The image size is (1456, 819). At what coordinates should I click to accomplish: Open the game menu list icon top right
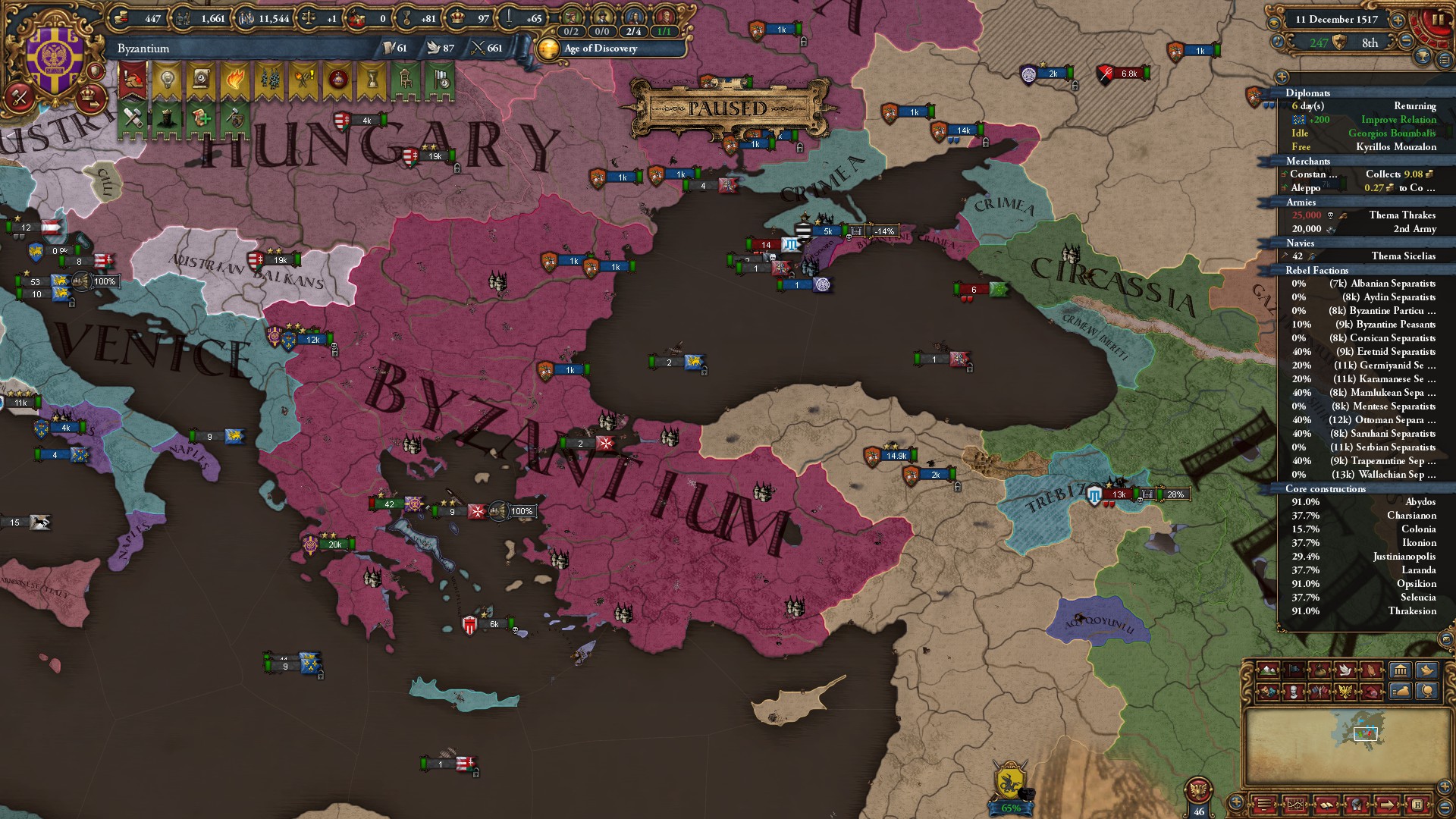tap(1445, 61)
